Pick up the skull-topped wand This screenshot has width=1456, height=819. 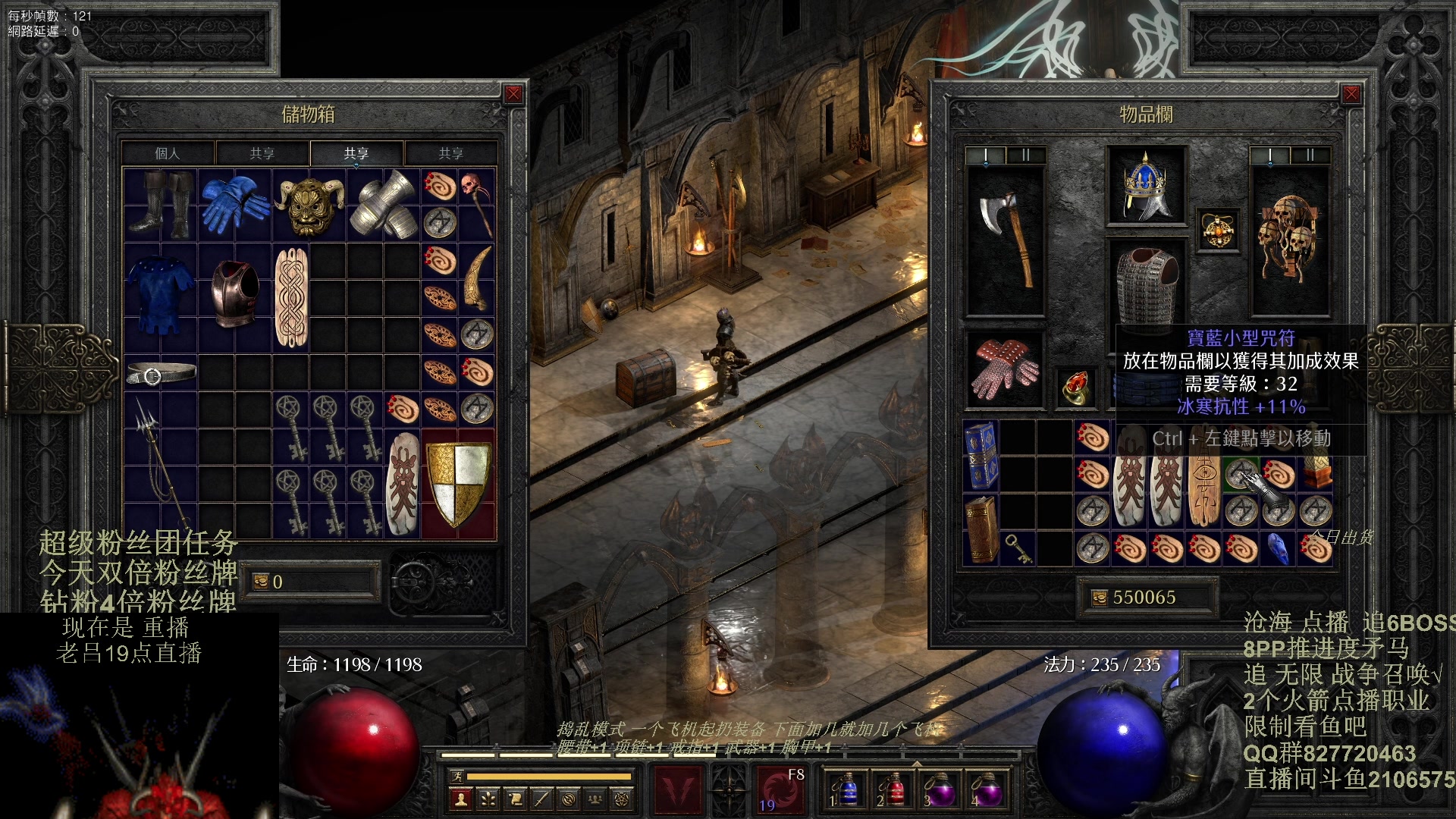click(476, 203)
